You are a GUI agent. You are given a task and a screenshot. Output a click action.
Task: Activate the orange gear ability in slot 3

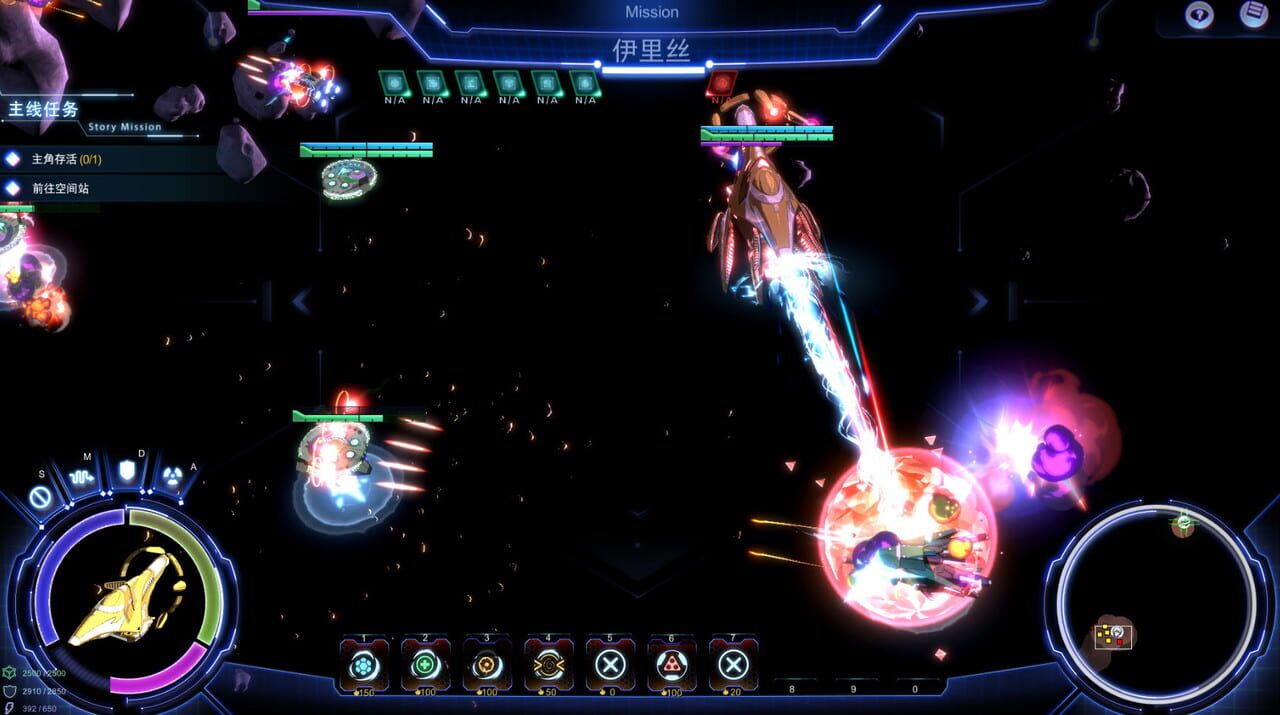pyautogui.click(x=487, y=665)
